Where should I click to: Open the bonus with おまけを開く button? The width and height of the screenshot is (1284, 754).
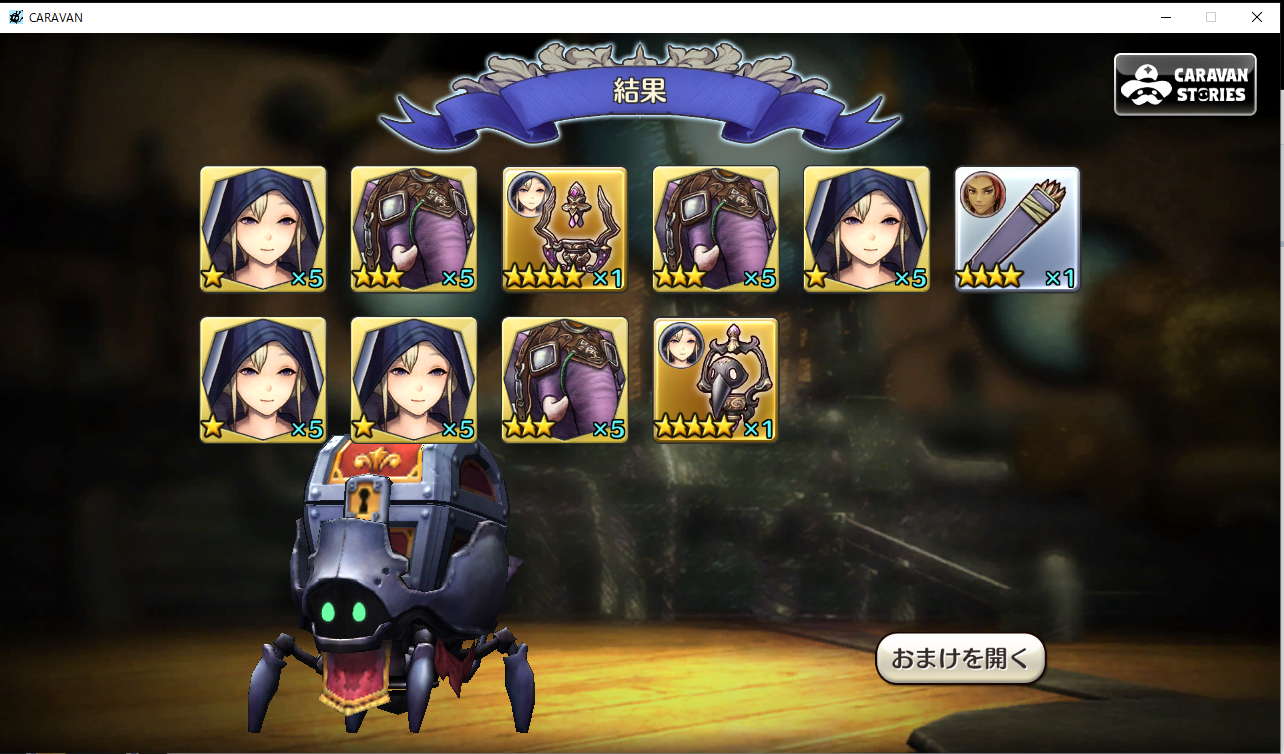tap(960, 659)
